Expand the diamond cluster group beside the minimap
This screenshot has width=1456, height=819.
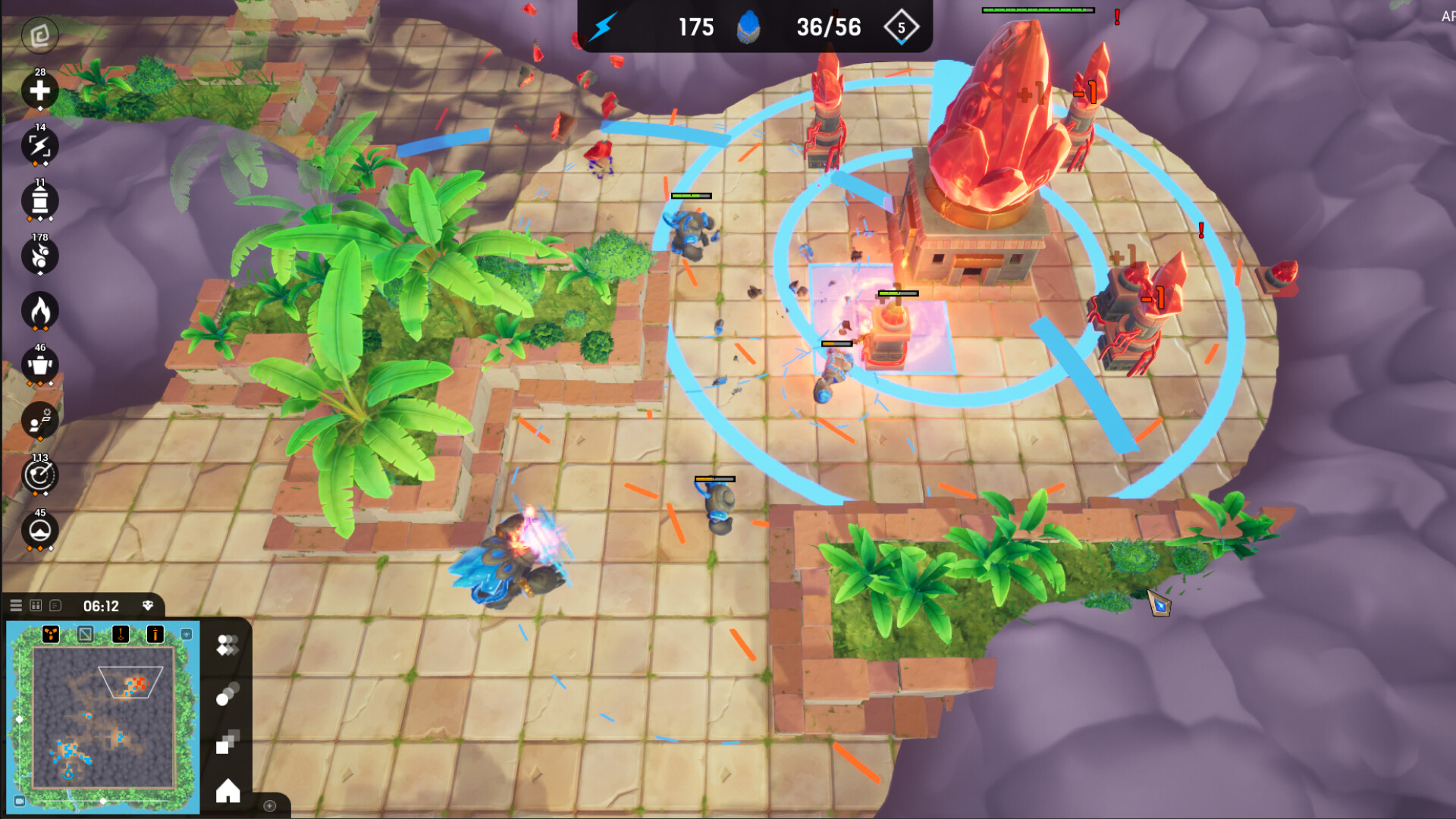click(x=227, y=646)
